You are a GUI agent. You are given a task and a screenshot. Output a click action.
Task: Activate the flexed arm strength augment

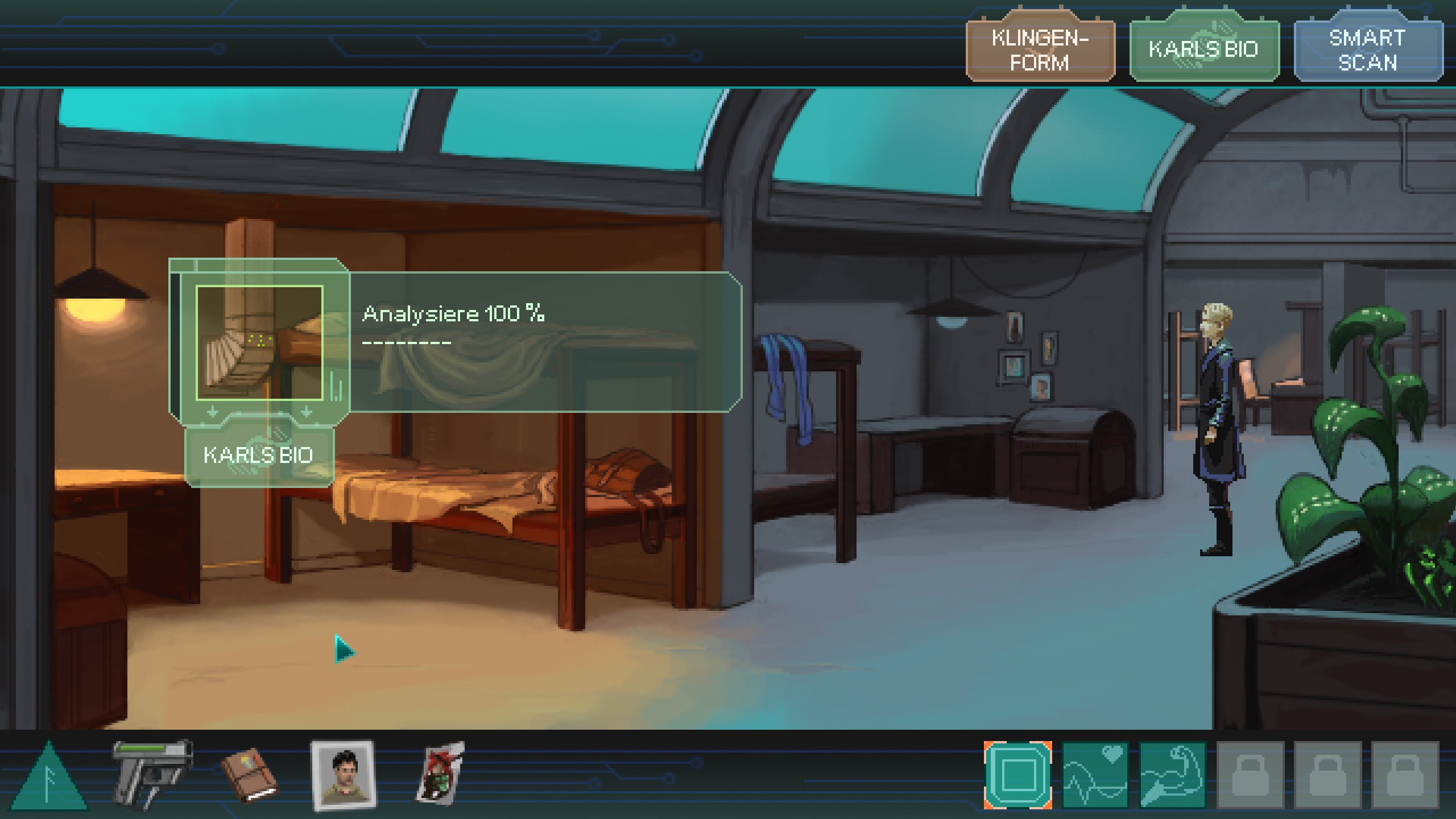pos(1172,775)
